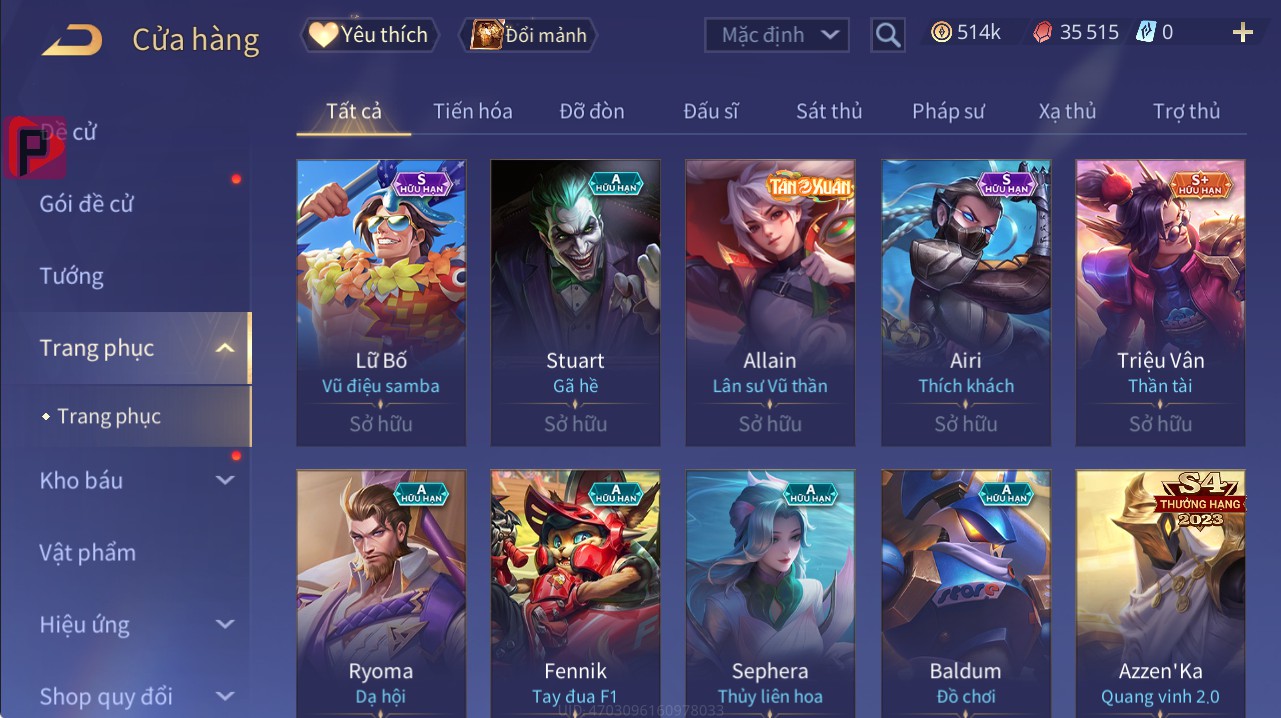Open the Đổi mảnh exchange shop
The image size is (1281, 718).
[528, 35]
